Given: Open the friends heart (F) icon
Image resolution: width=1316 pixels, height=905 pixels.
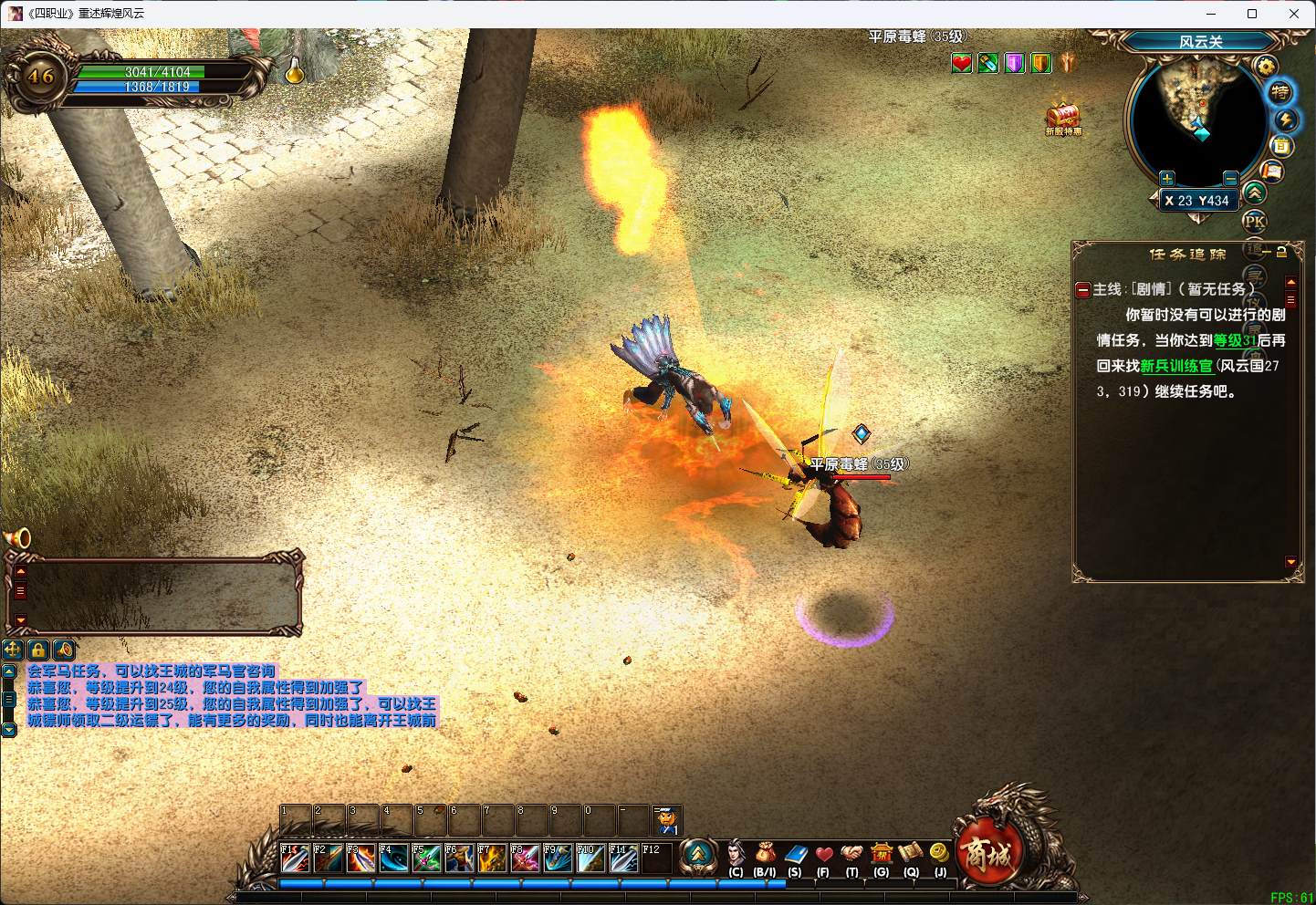Looking at the screenshot, I should click(823, 856).
